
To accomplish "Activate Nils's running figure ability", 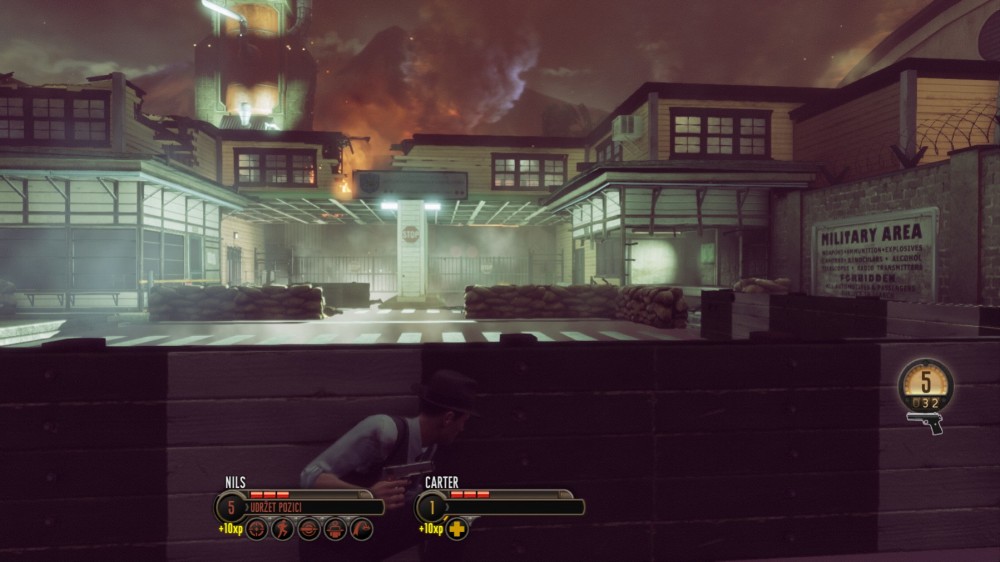I will coord(283,529).
